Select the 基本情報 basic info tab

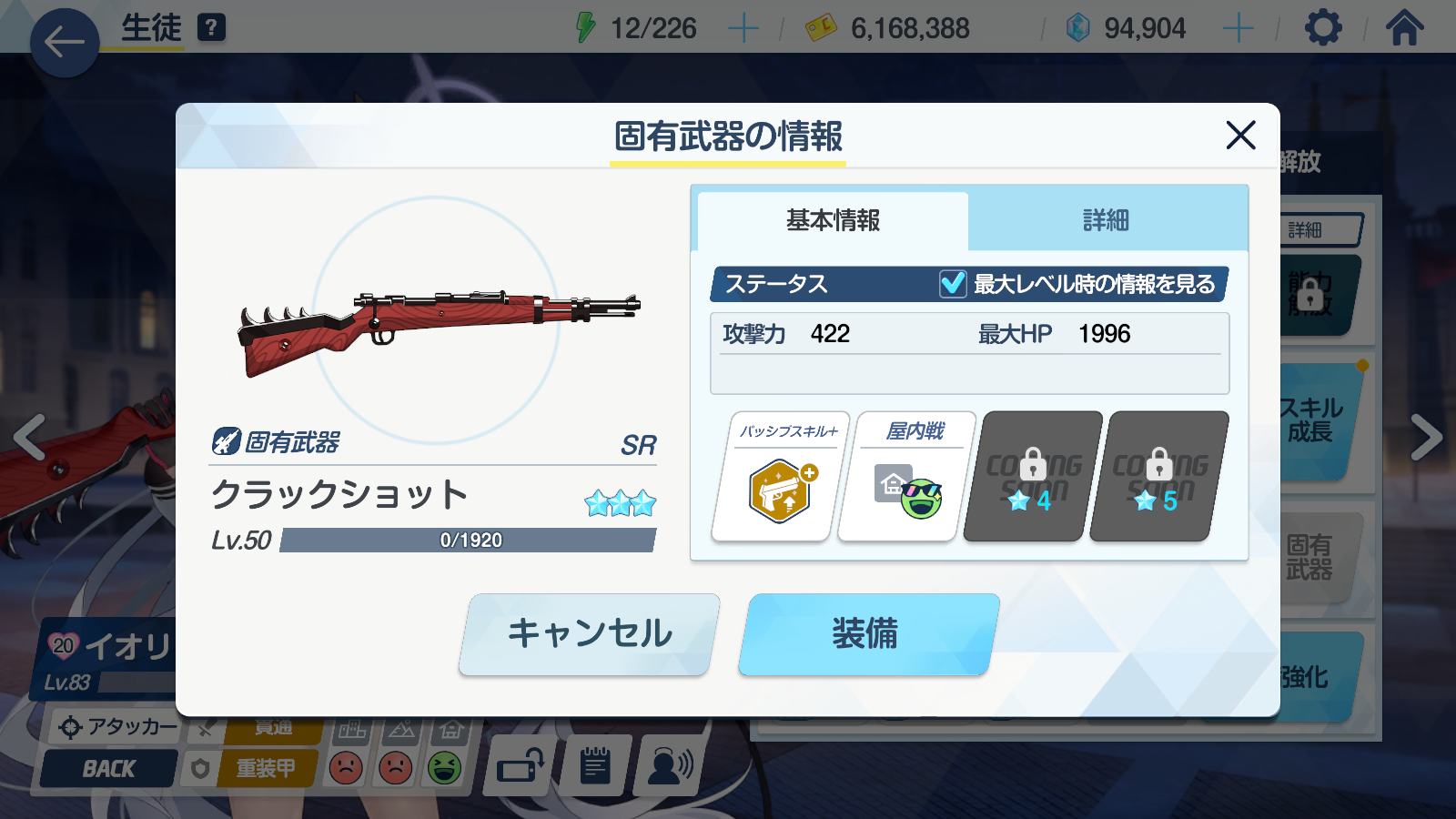click(x=833, y=220)
